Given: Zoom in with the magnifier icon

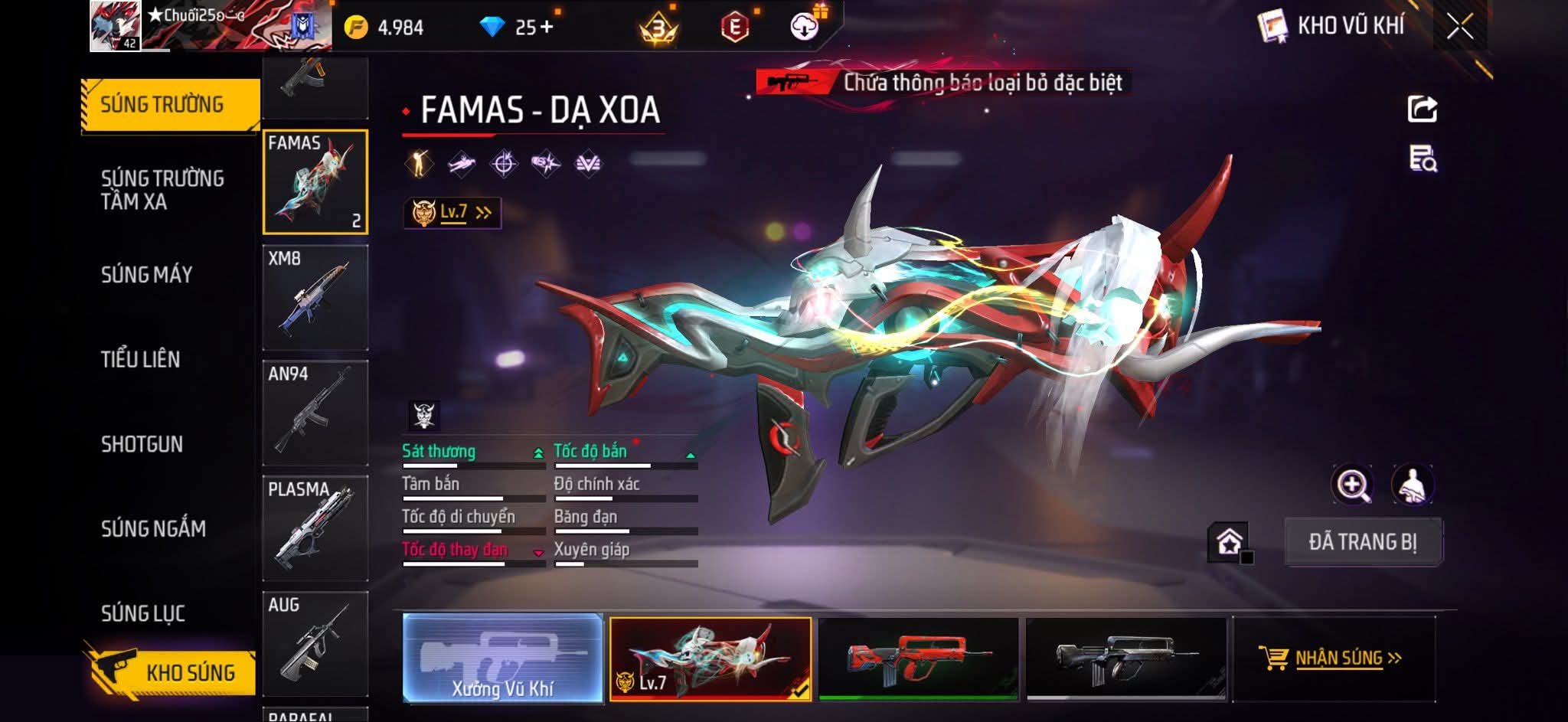Looking at the screenshot, I should [x=1352, y=485].
